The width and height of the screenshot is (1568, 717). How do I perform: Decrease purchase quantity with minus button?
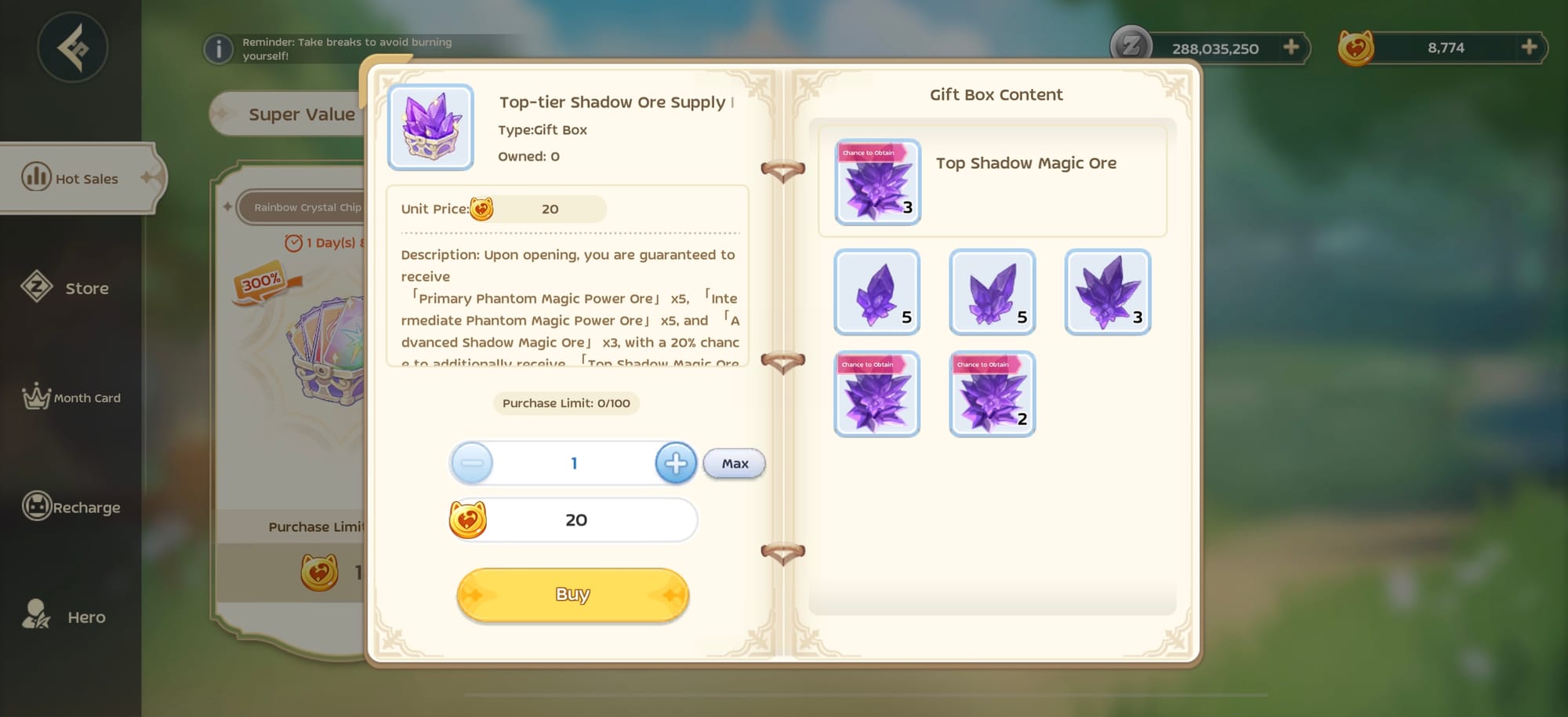tap(472, 463)
